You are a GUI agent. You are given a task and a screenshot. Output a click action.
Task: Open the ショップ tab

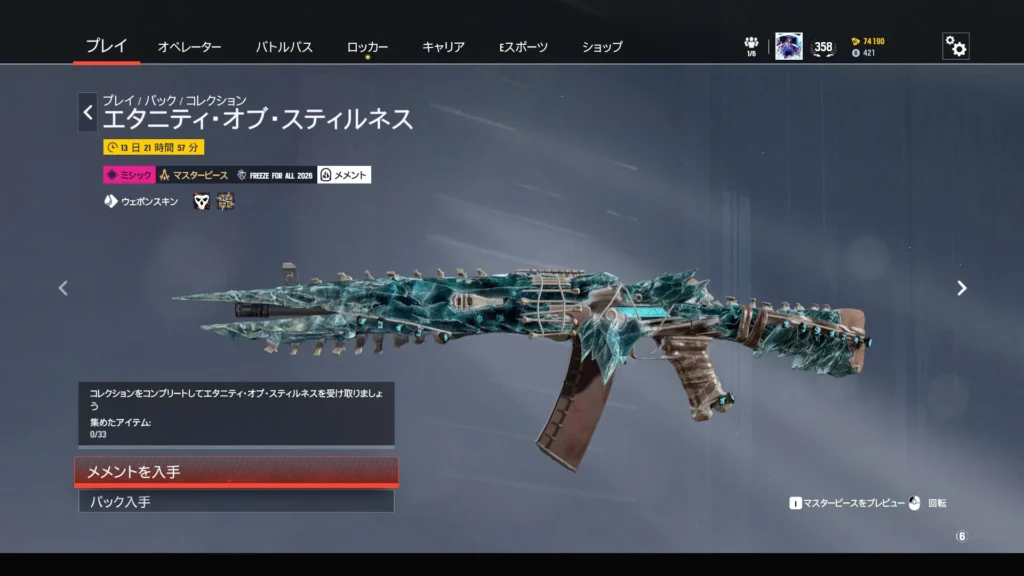602,46
